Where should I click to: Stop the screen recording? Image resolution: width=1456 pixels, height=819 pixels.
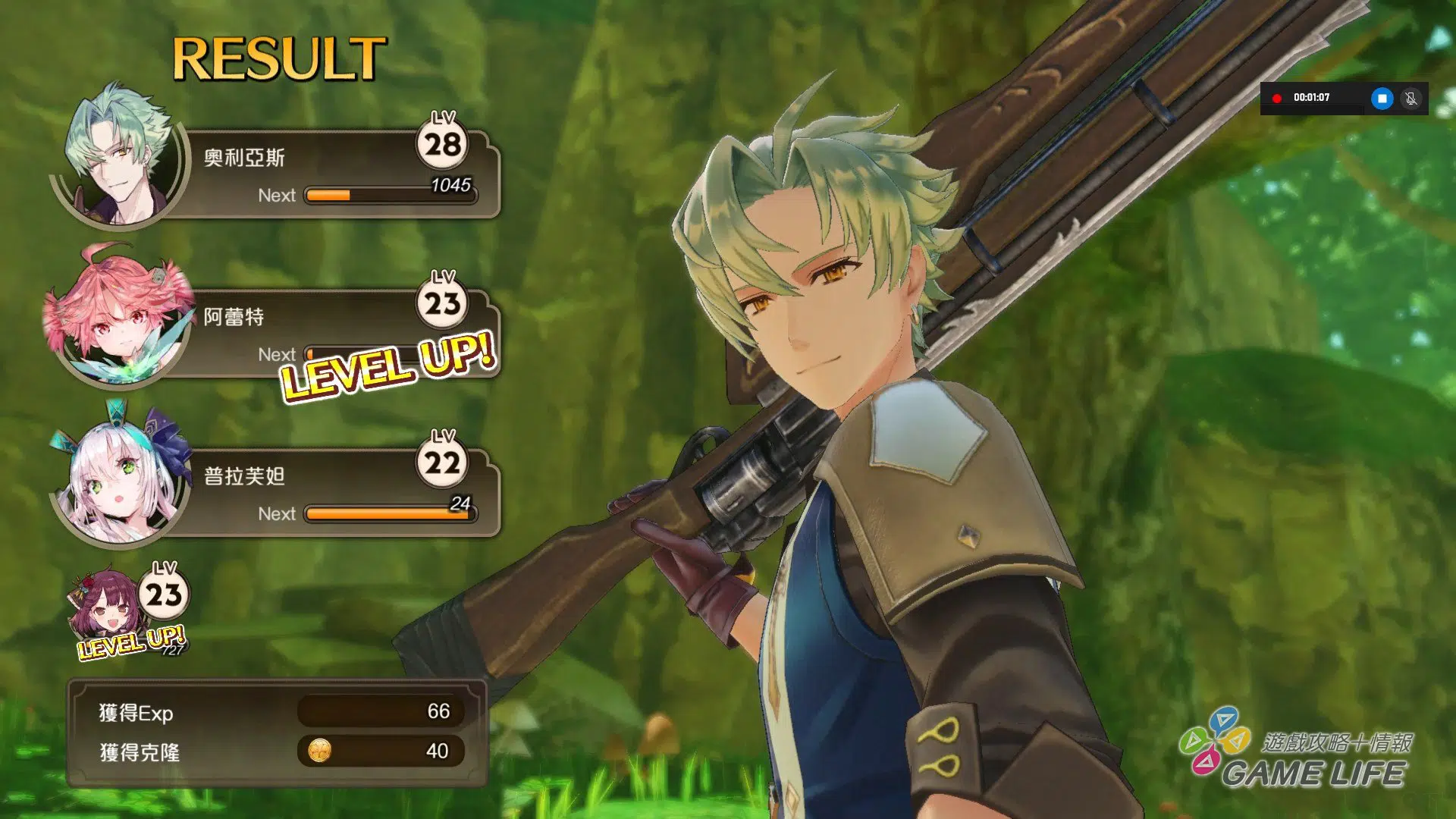tap(1382, 99)
